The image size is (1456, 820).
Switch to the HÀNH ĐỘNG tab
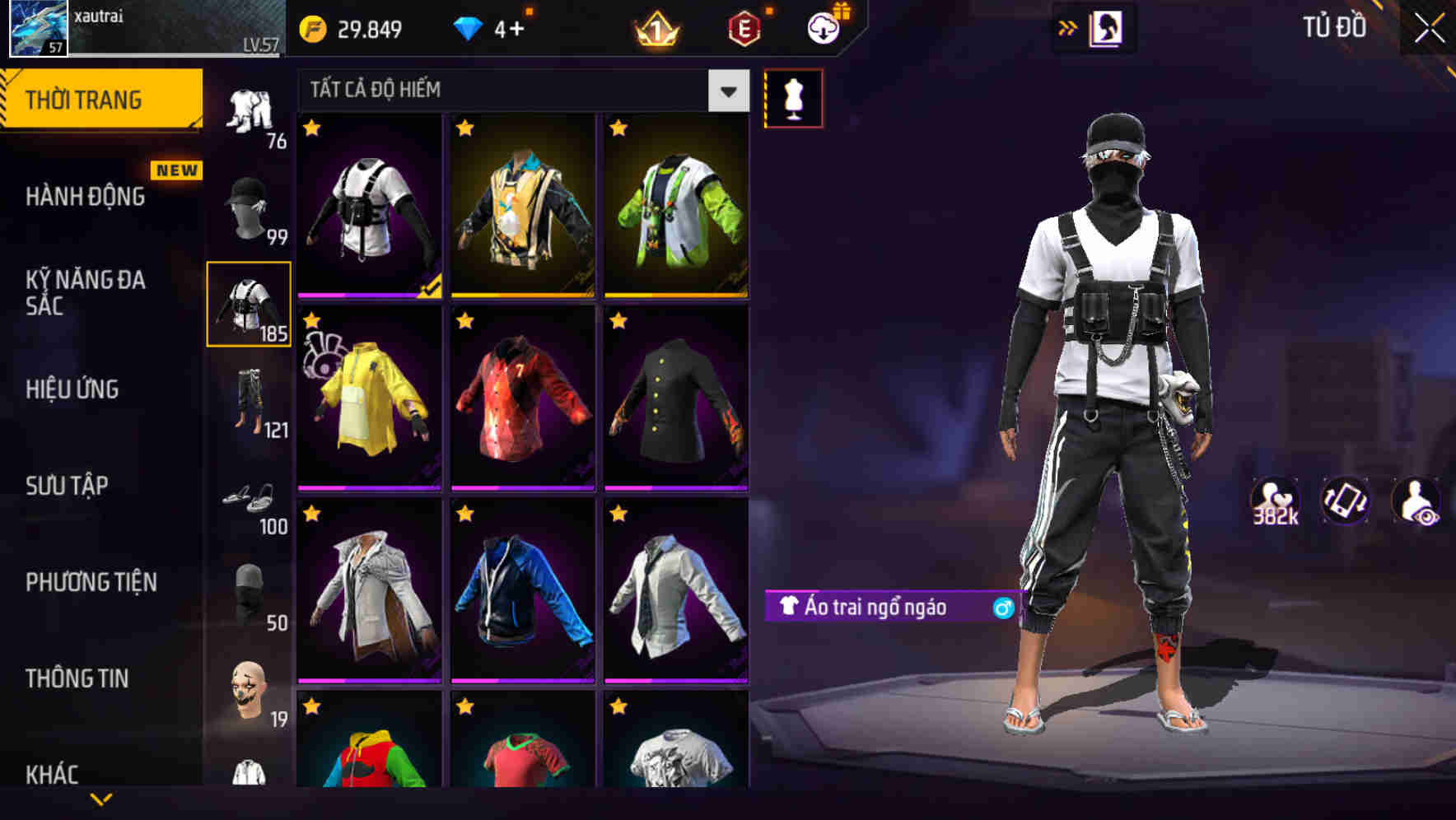click(x=85, y=198)
